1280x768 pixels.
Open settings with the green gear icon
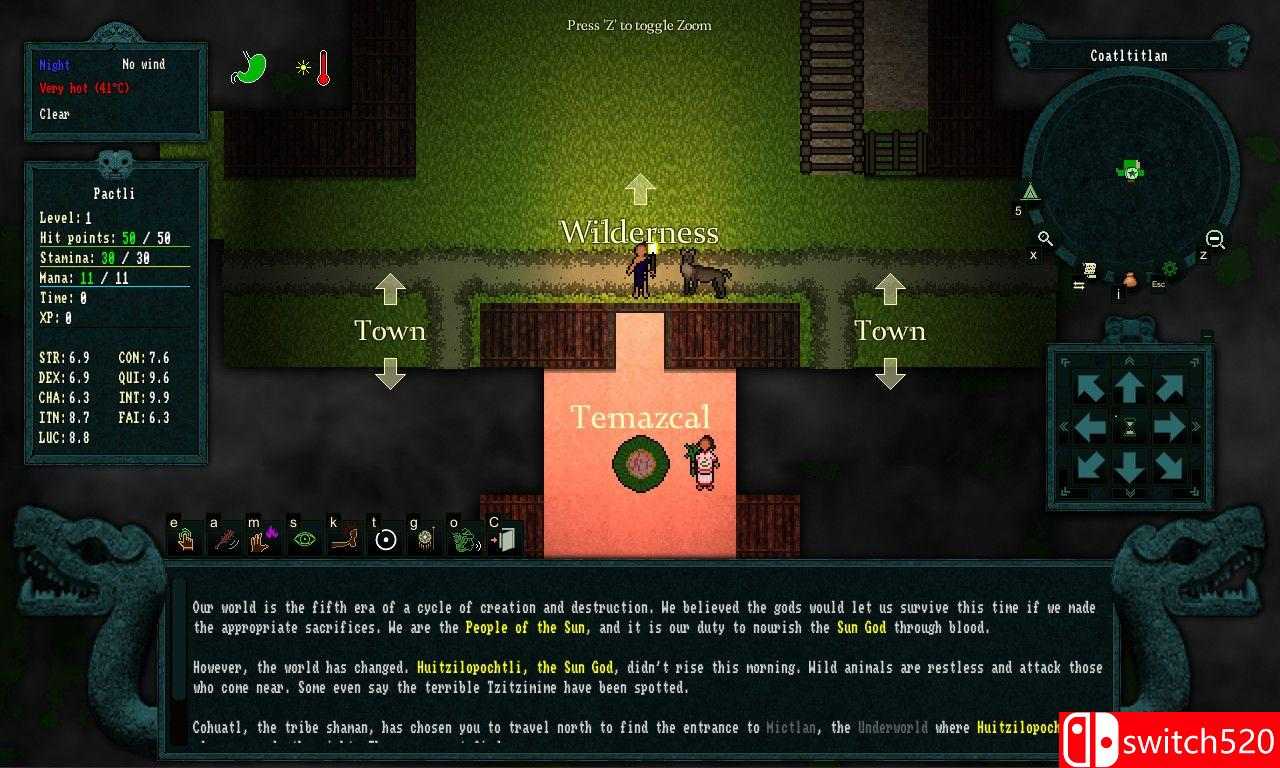click(1170, 268)
